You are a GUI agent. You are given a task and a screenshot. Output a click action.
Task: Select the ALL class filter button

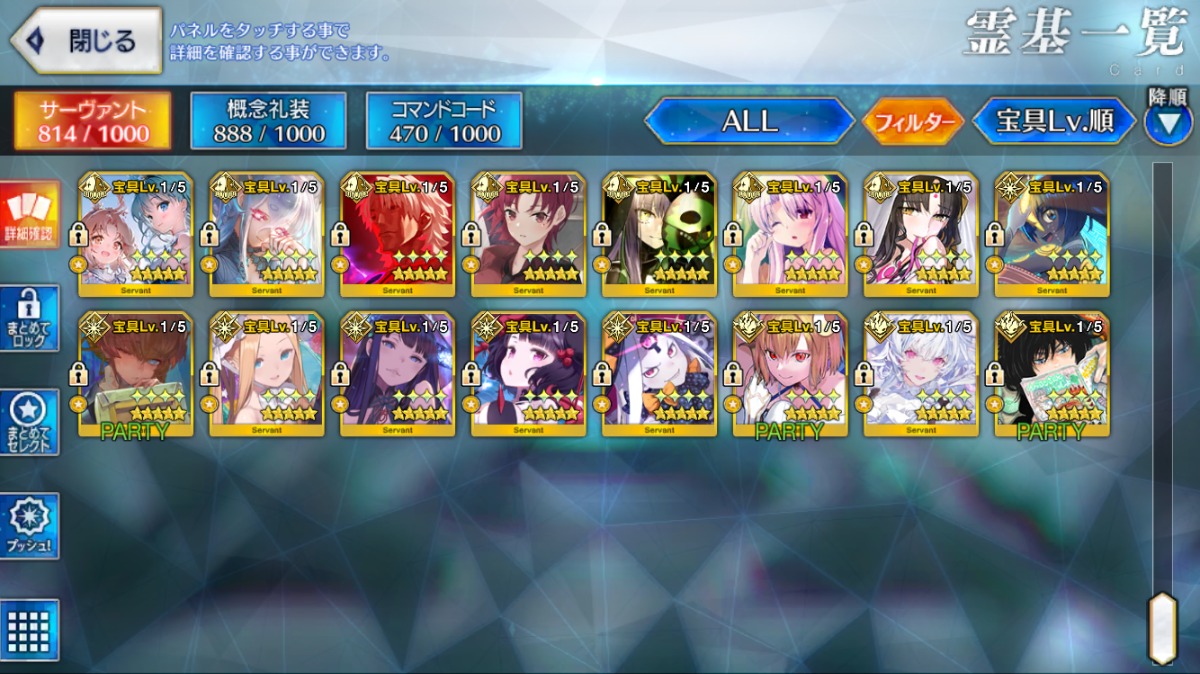[x=749, y=122]
